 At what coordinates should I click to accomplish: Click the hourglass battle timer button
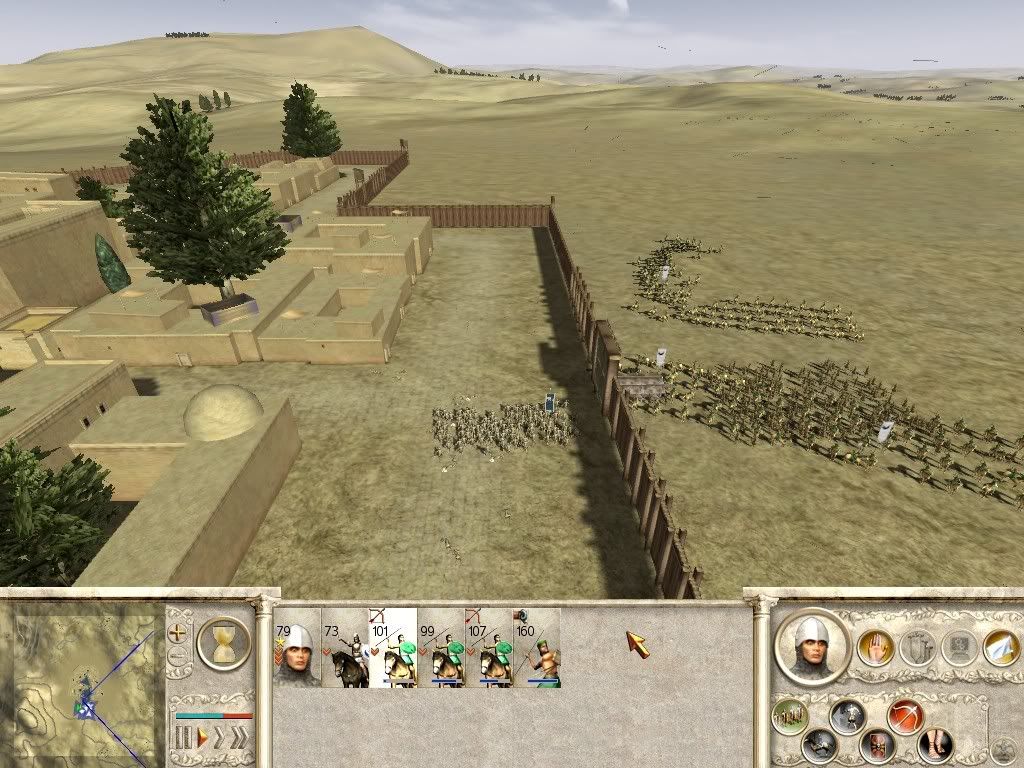click(x=224, y=642)
